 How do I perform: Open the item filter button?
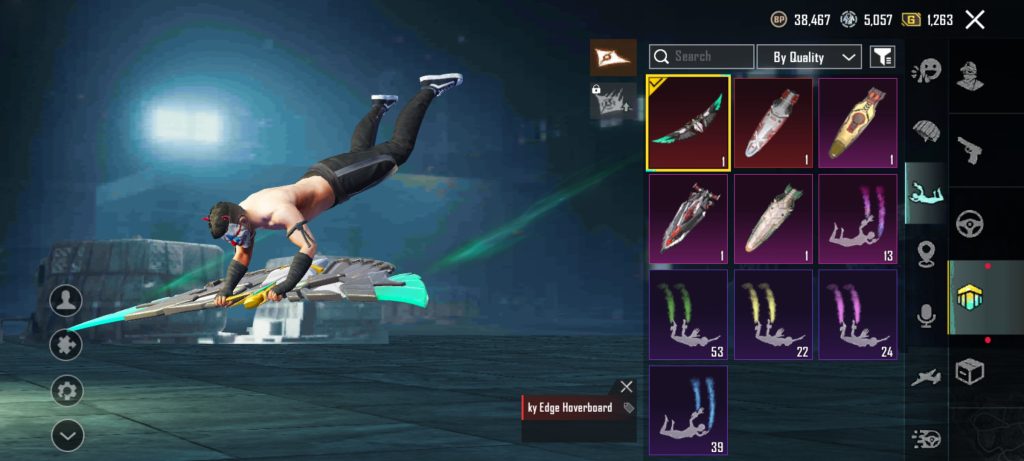click(x=882, y=57)
